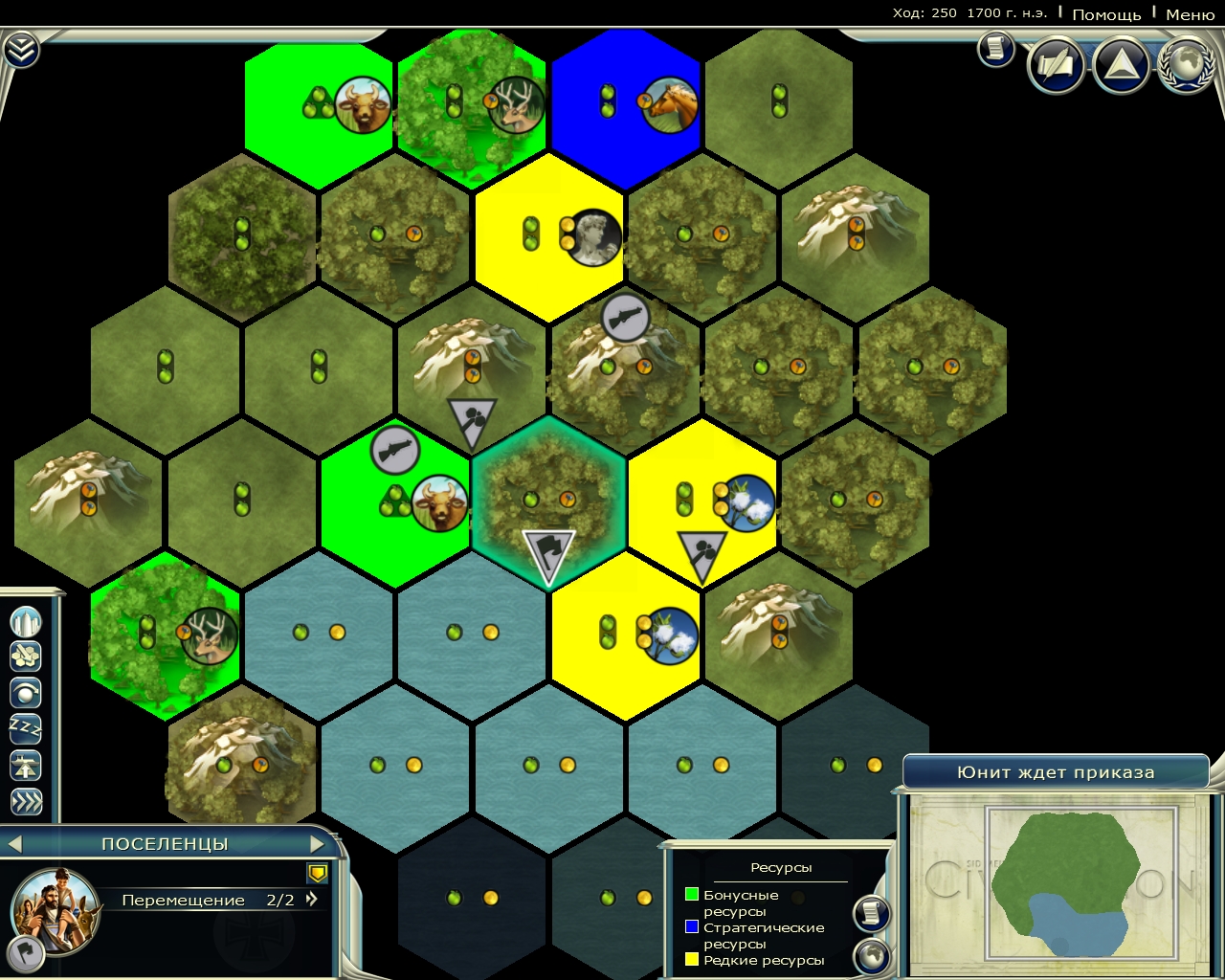Select the construct improvement action icon

27,657
